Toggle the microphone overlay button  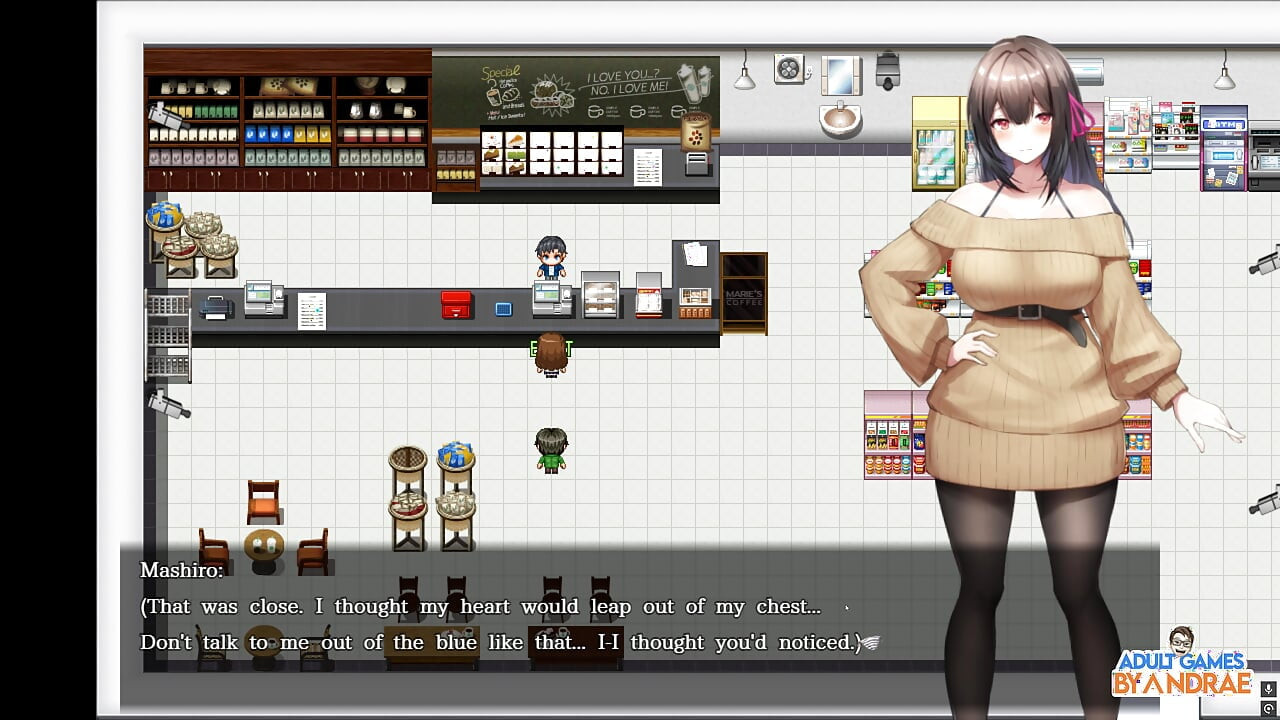point(1268,690)
